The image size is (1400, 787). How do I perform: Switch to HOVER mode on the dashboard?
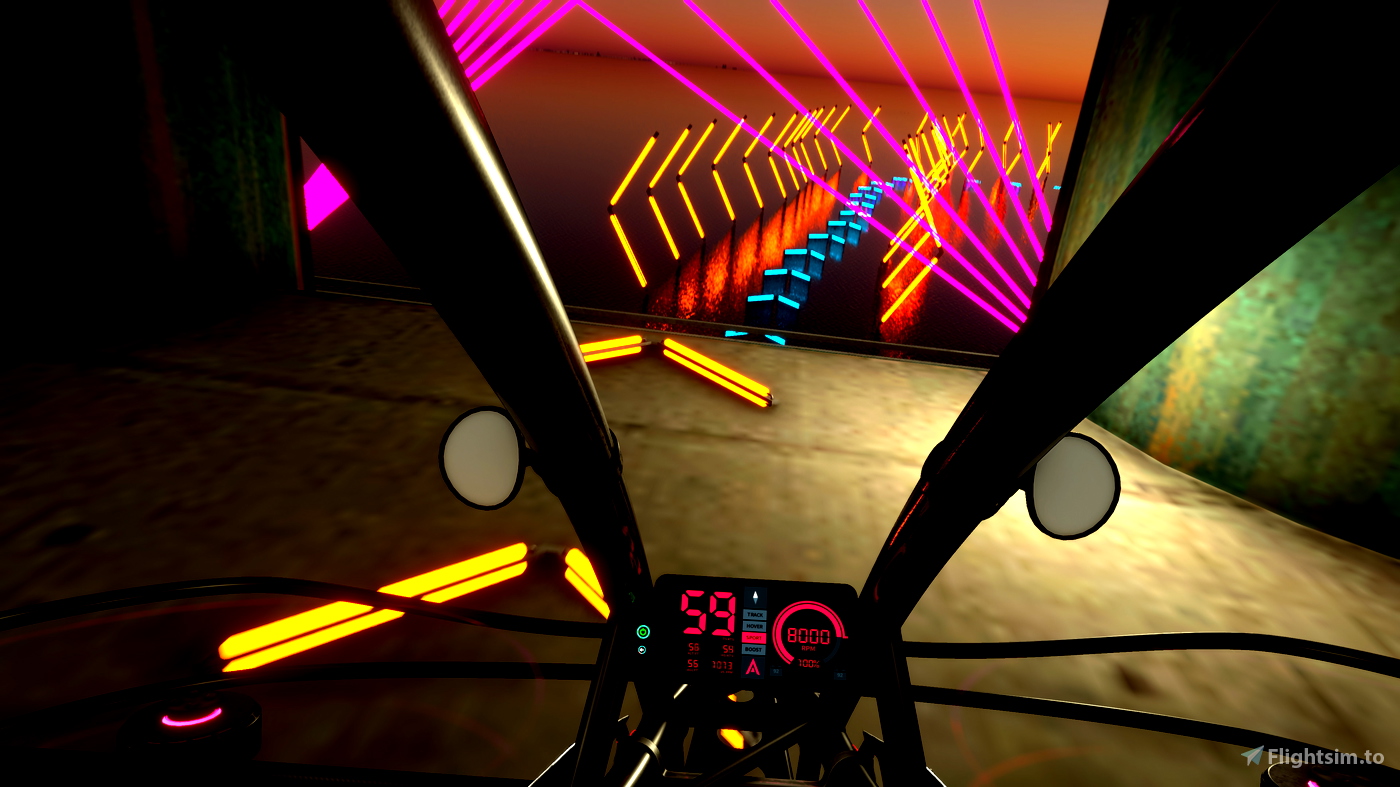(754, 626)
